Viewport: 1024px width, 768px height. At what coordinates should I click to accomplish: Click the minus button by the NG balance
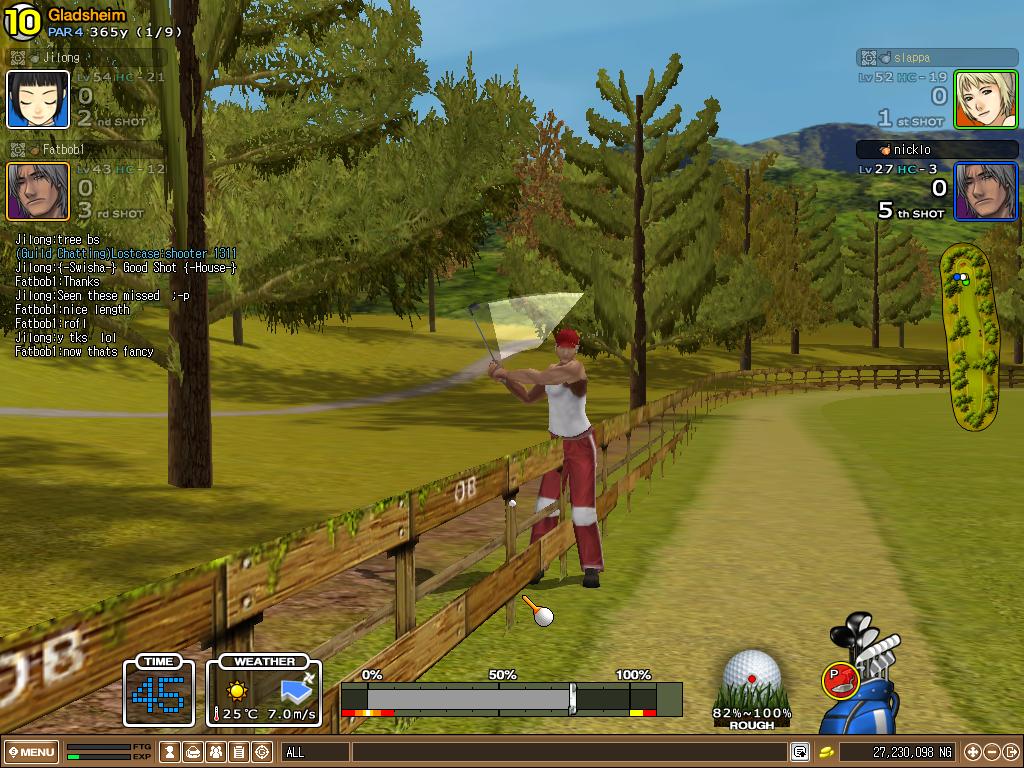click(x=991, y=752)
